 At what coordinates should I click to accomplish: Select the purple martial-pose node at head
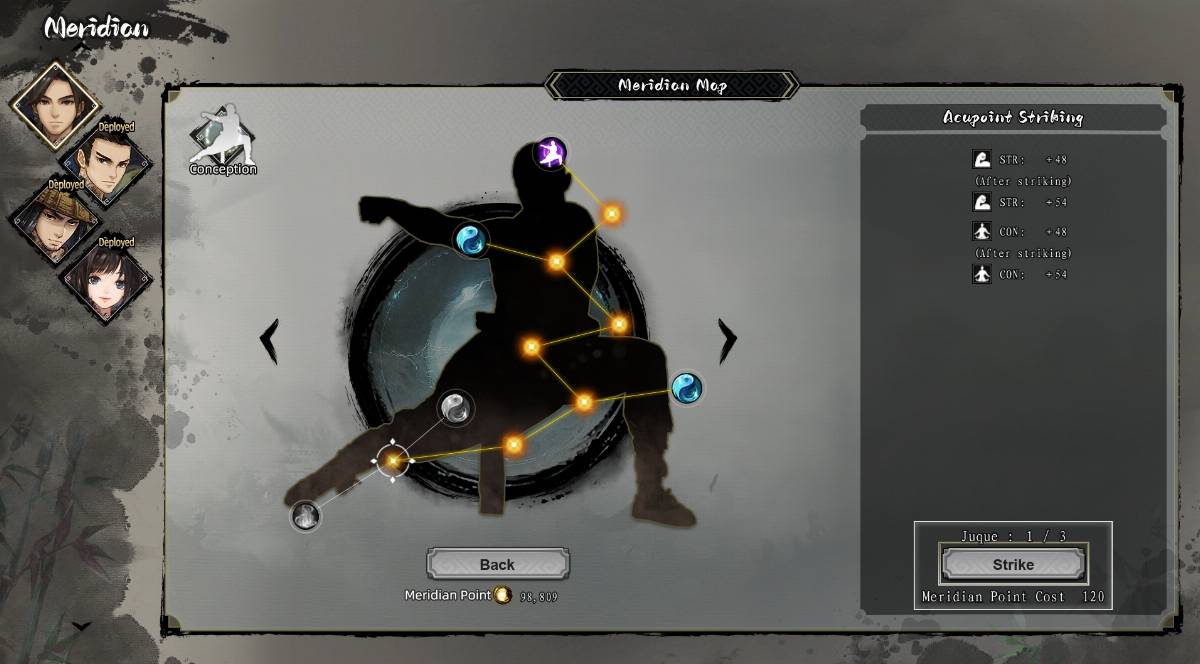tap(550, 153)
